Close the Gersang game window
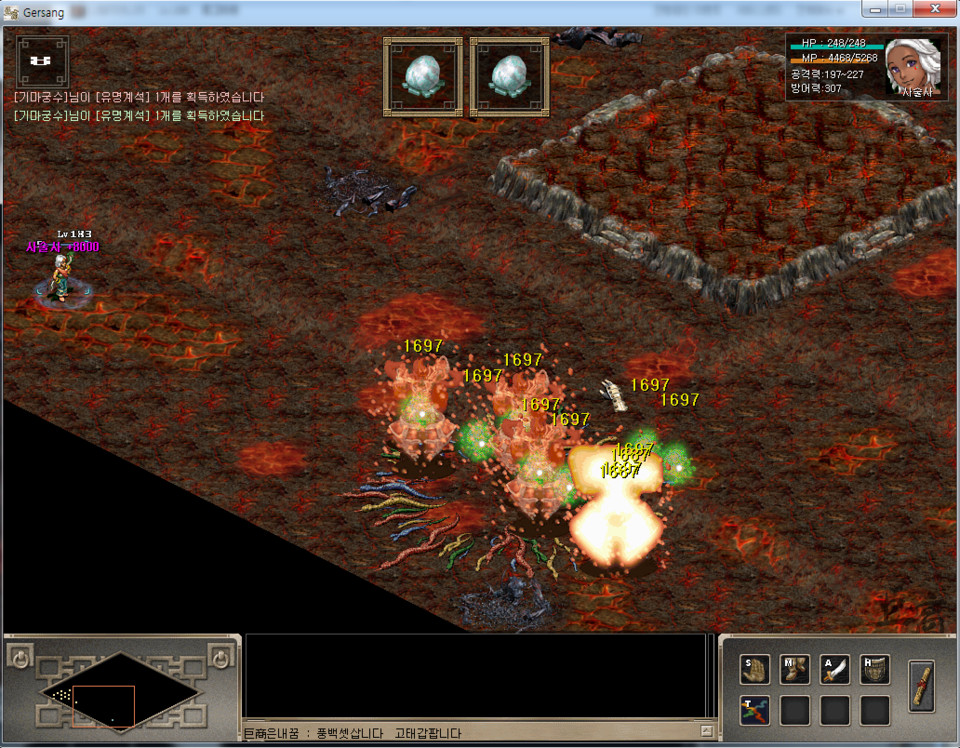The image size is (960, 748). 935,9
